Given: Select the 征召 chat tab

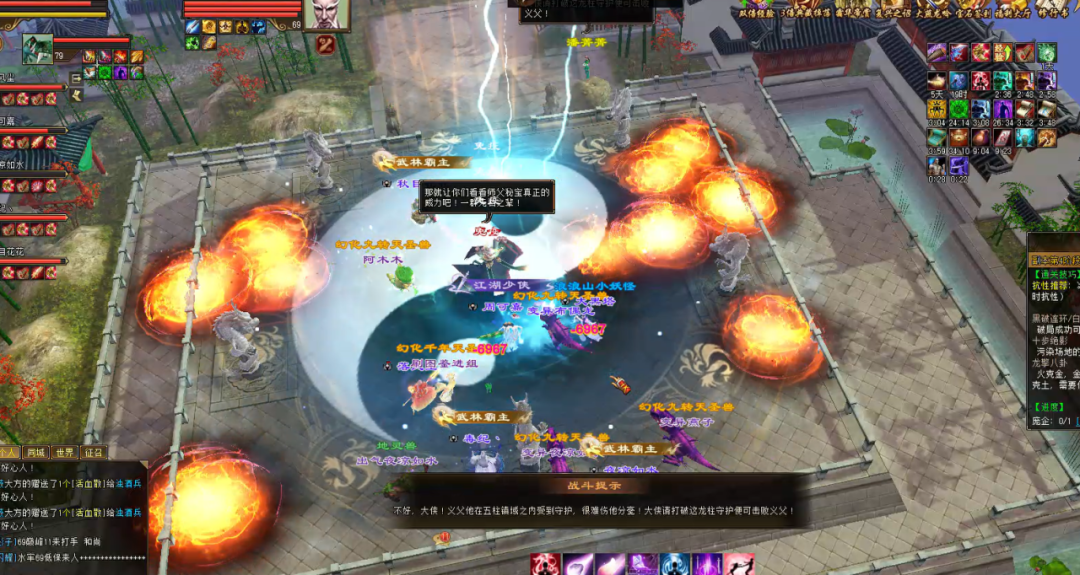Looking at the screenshot, I should (94, 453).
